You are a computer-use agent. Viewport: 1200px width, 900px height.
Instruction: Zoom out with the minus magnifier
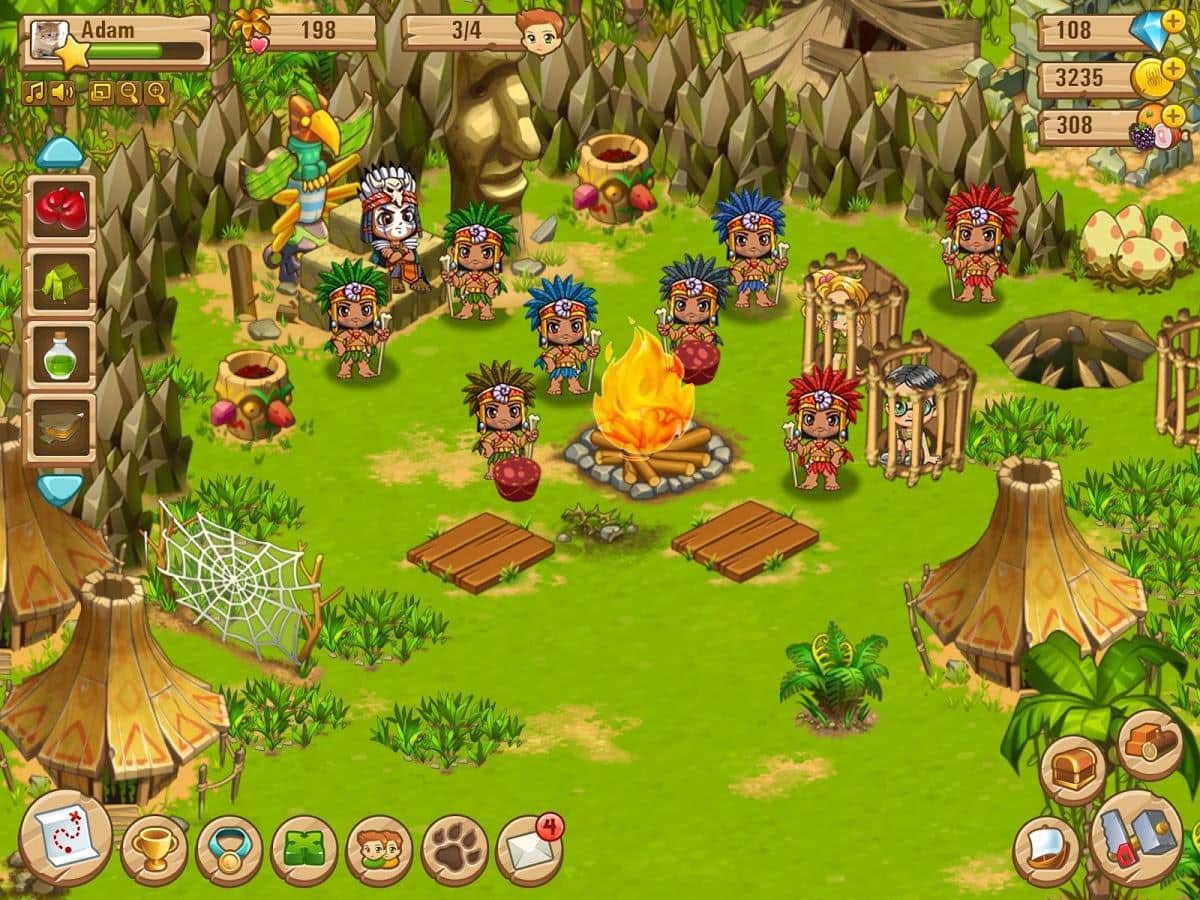pos(128,93)
